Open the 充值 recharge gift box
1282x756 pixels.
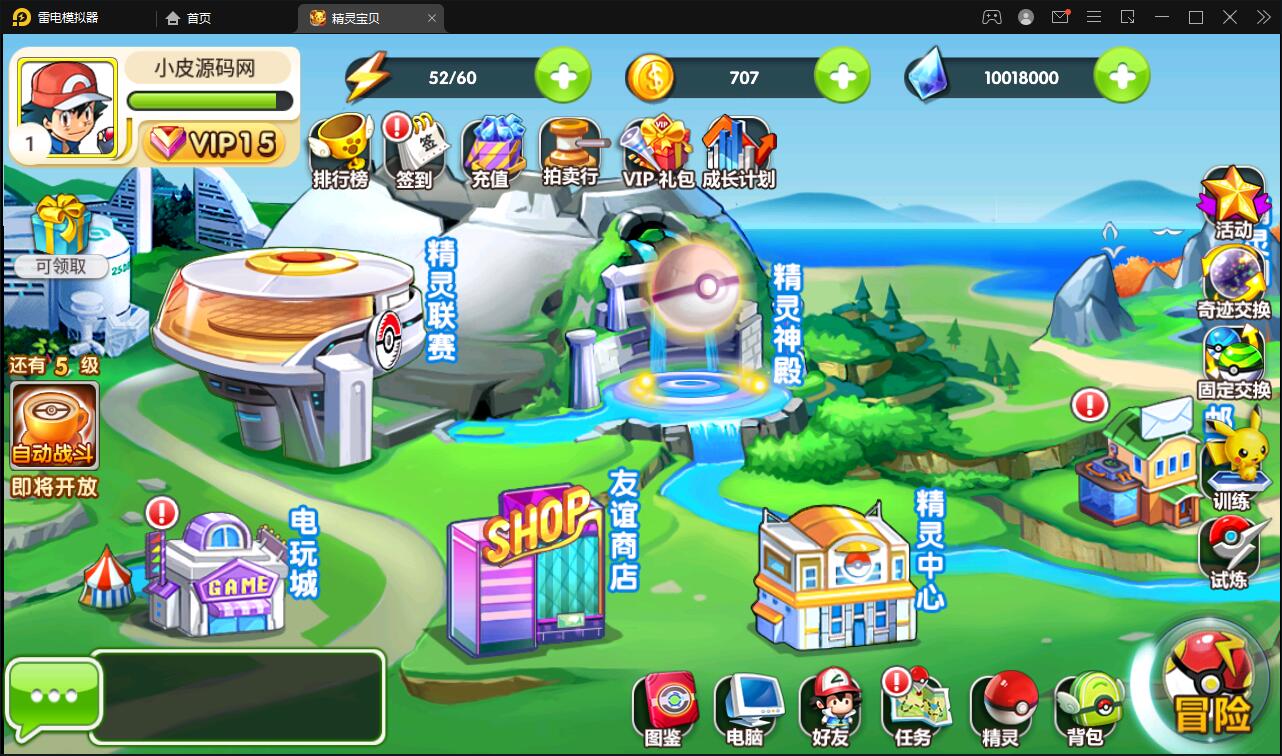pos(490,153)
